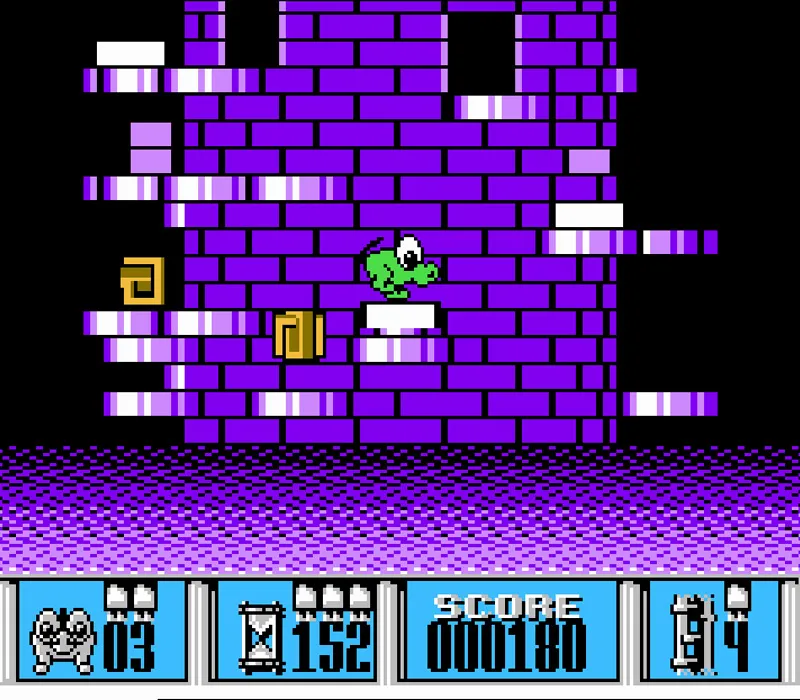The height and width of the screenshot is (700, 800).
Task: Click the frog face lives icon
Action: [x=62, y=638]
